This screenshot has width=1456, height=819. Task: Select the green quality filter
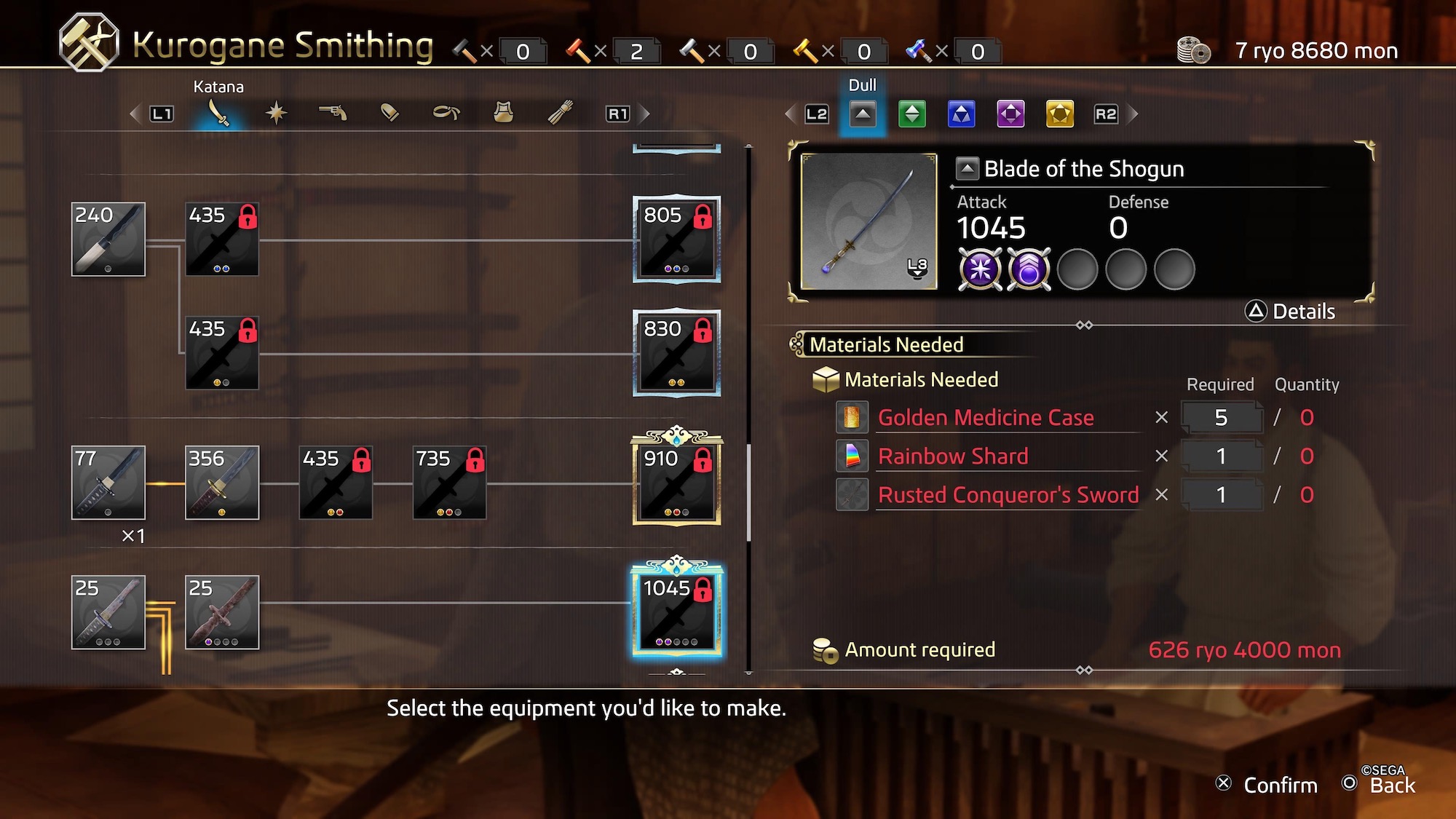[911, 114]
